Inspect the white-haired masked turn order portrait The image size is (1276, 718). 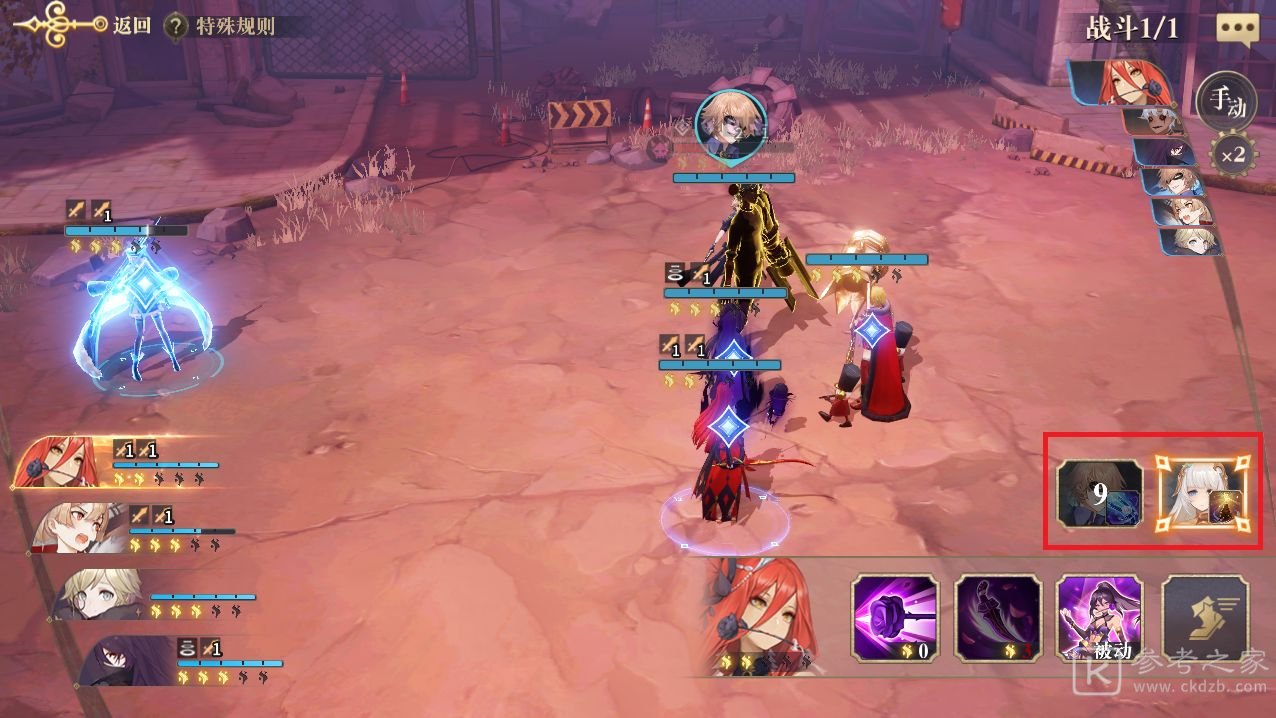coord(1155,123)
